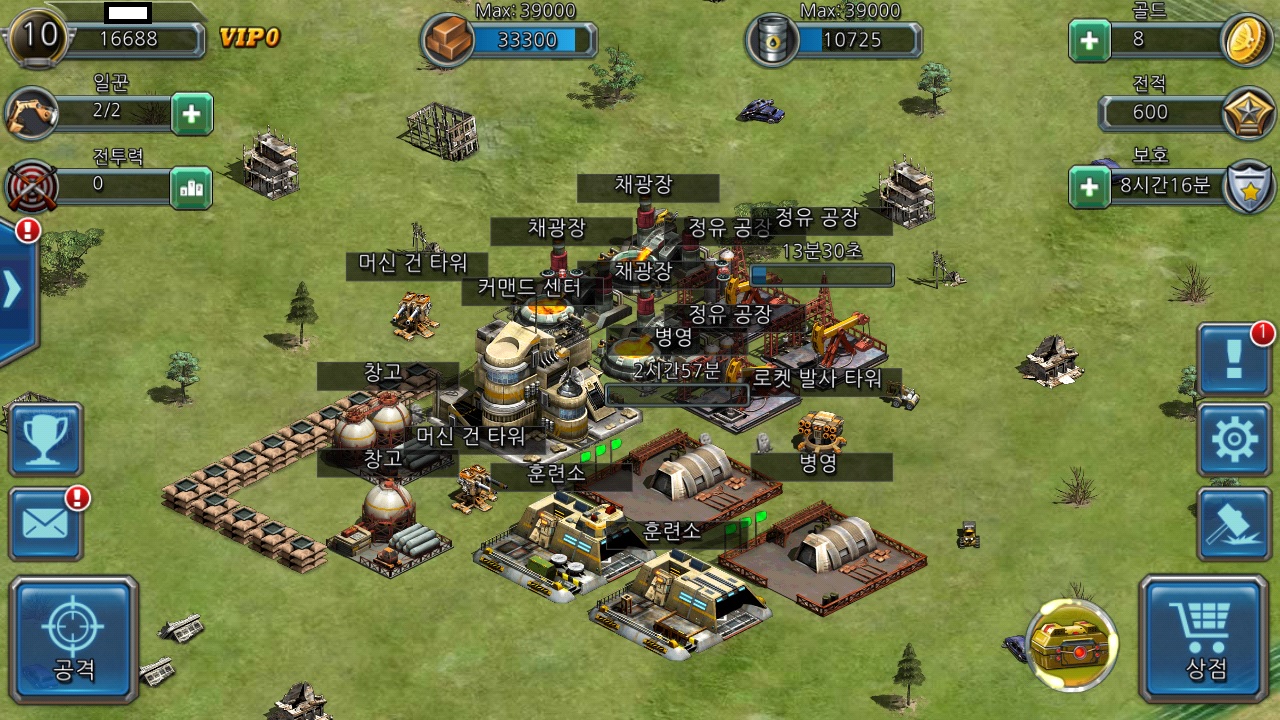Extend protection with the 보호 plus button
The height and width of the screenshot is (720, 1280).
coord(1089,187)
